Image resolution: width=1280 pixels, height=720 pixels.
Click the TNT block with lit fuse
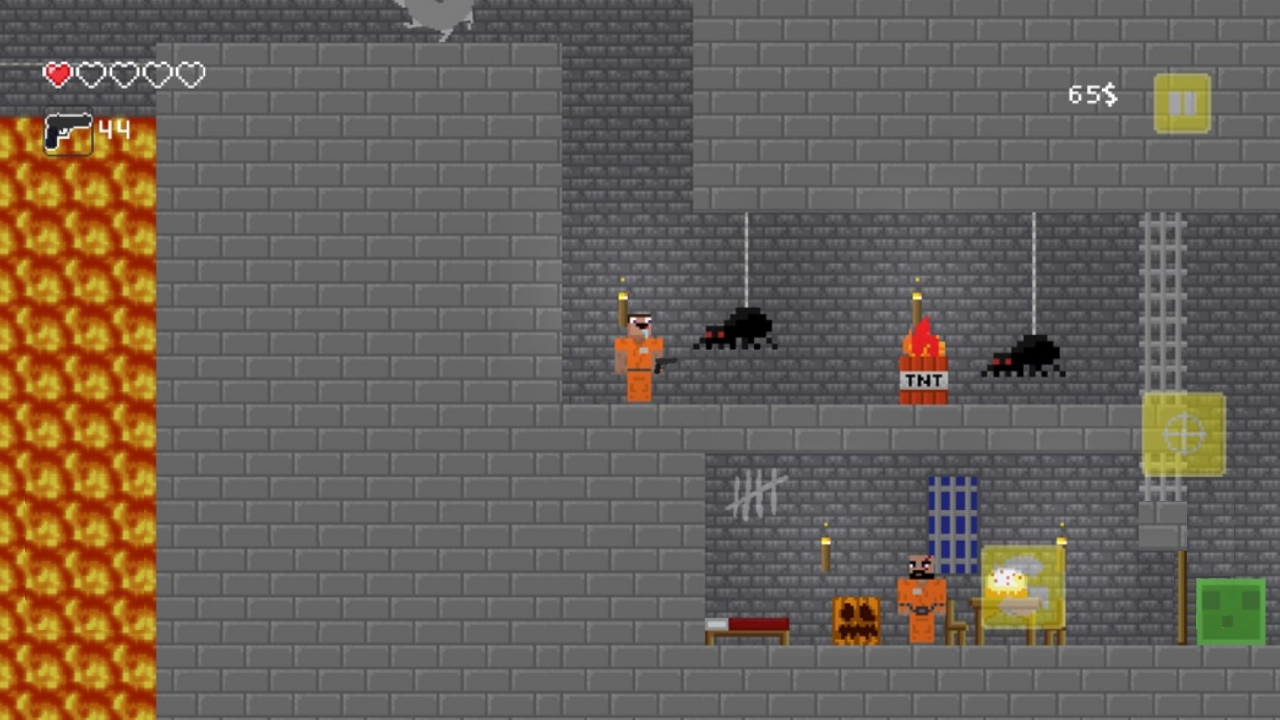(x=921, y=370)
